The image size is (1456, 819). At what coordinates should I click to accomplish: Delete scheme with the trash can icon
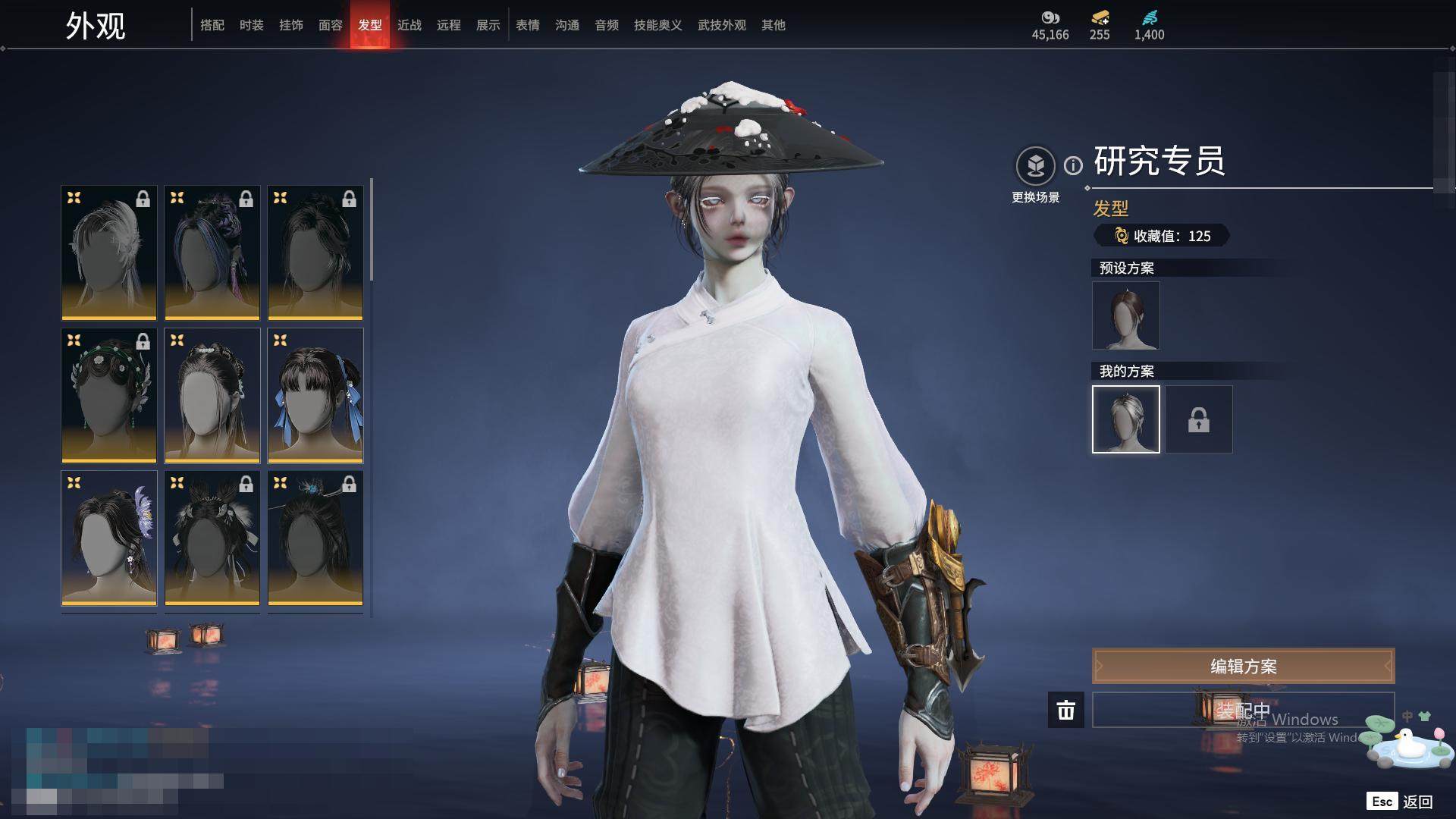1066,710
